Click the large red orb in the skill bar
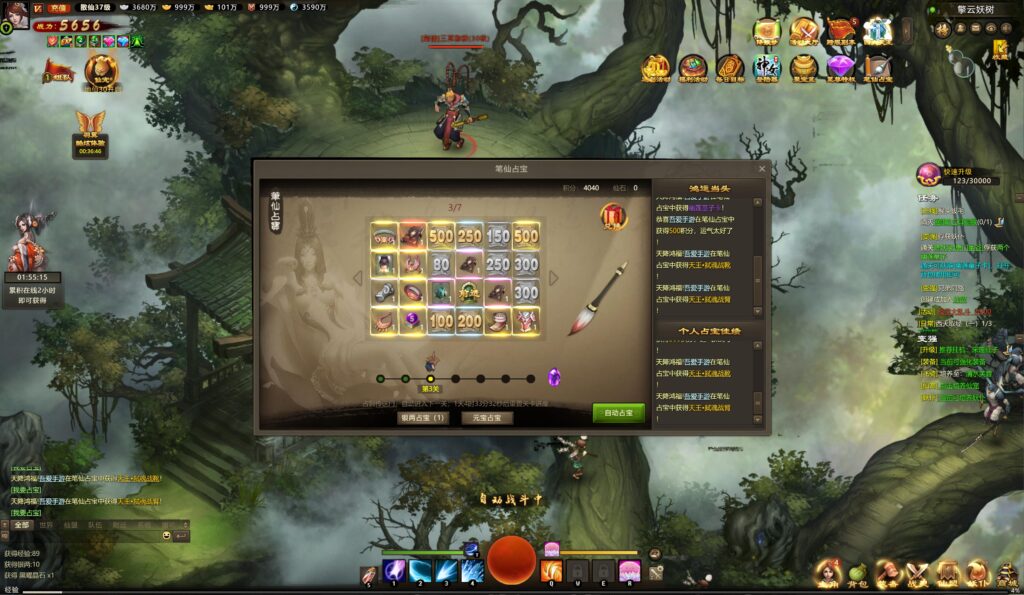1024x595 pixels. 511,559
